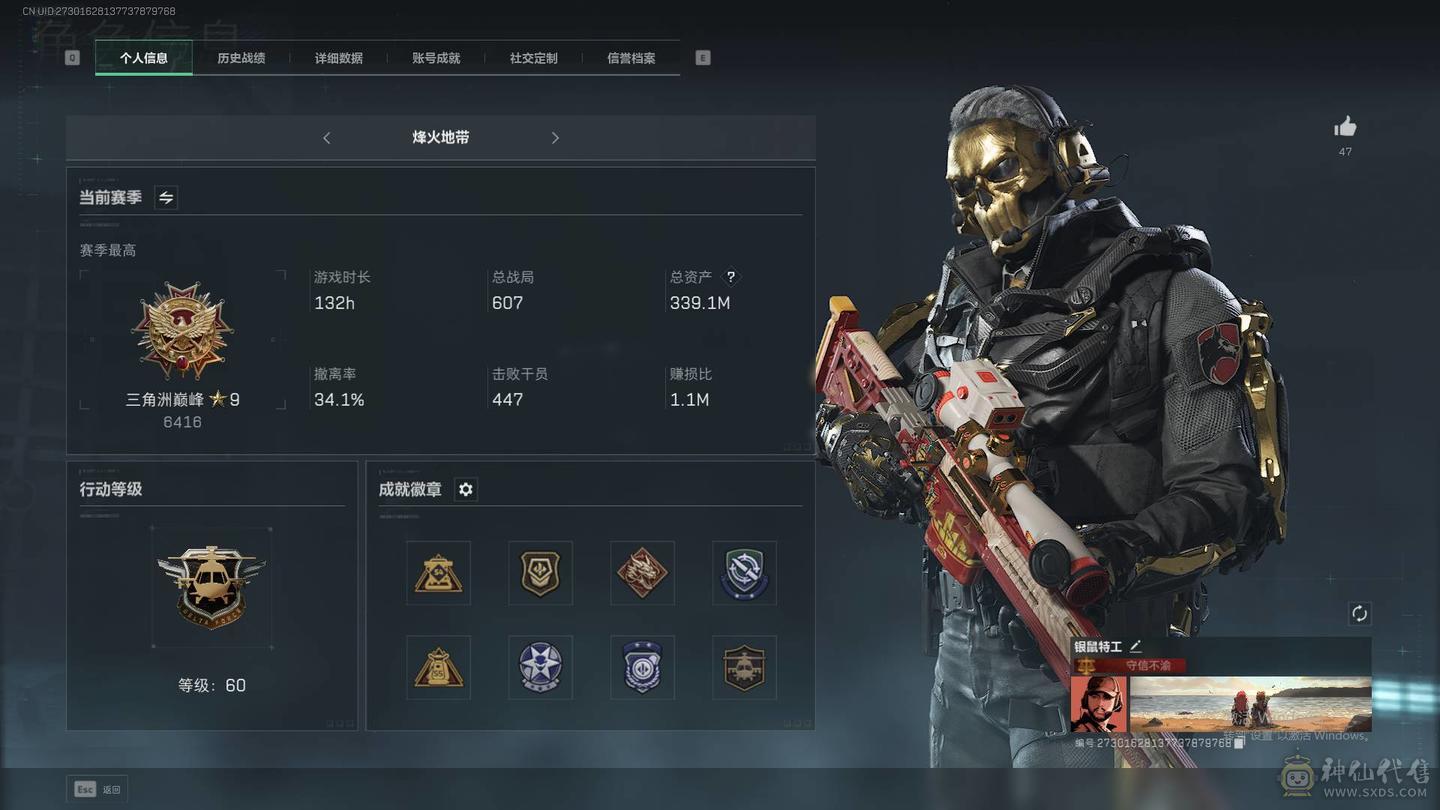Click the 返回 back button
The height and width of the screenshot is (810, 1440).
tap(98, 789)
